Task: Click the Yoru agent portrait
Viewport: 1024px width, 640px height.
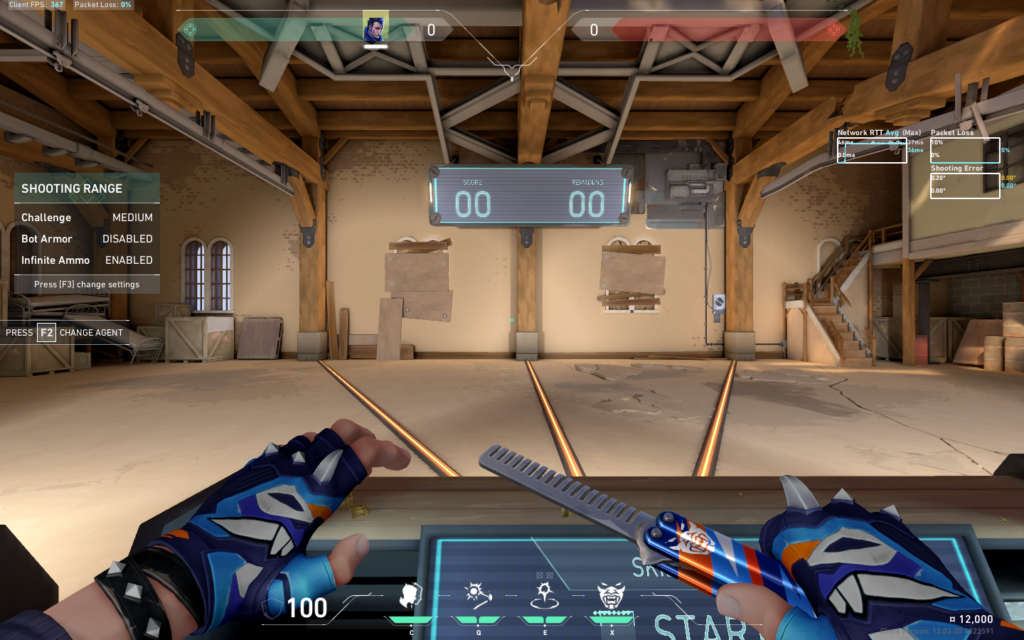Action: click(376, 28)
